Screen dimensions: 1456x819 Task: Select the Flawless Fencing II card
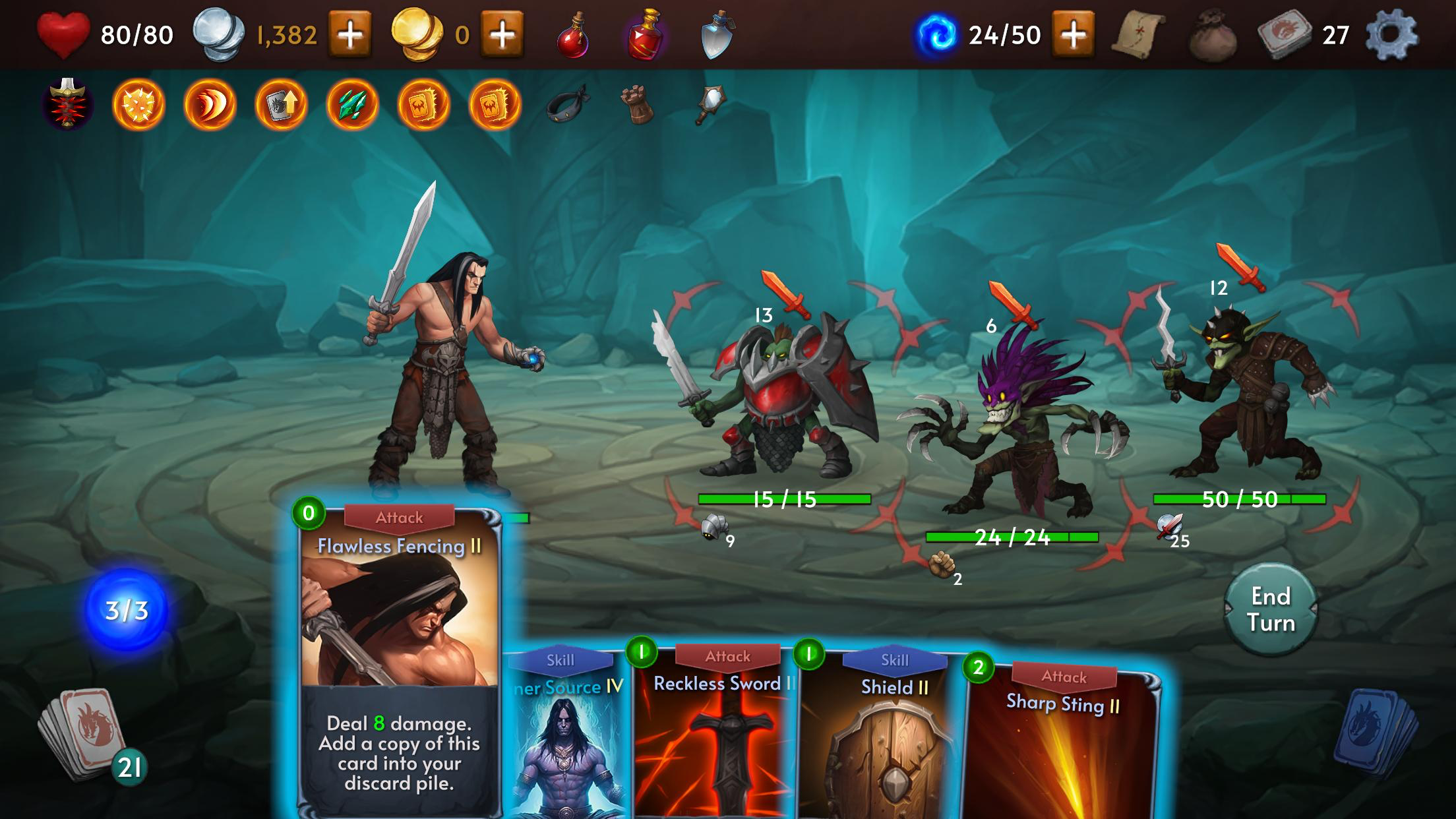(399, 659)
